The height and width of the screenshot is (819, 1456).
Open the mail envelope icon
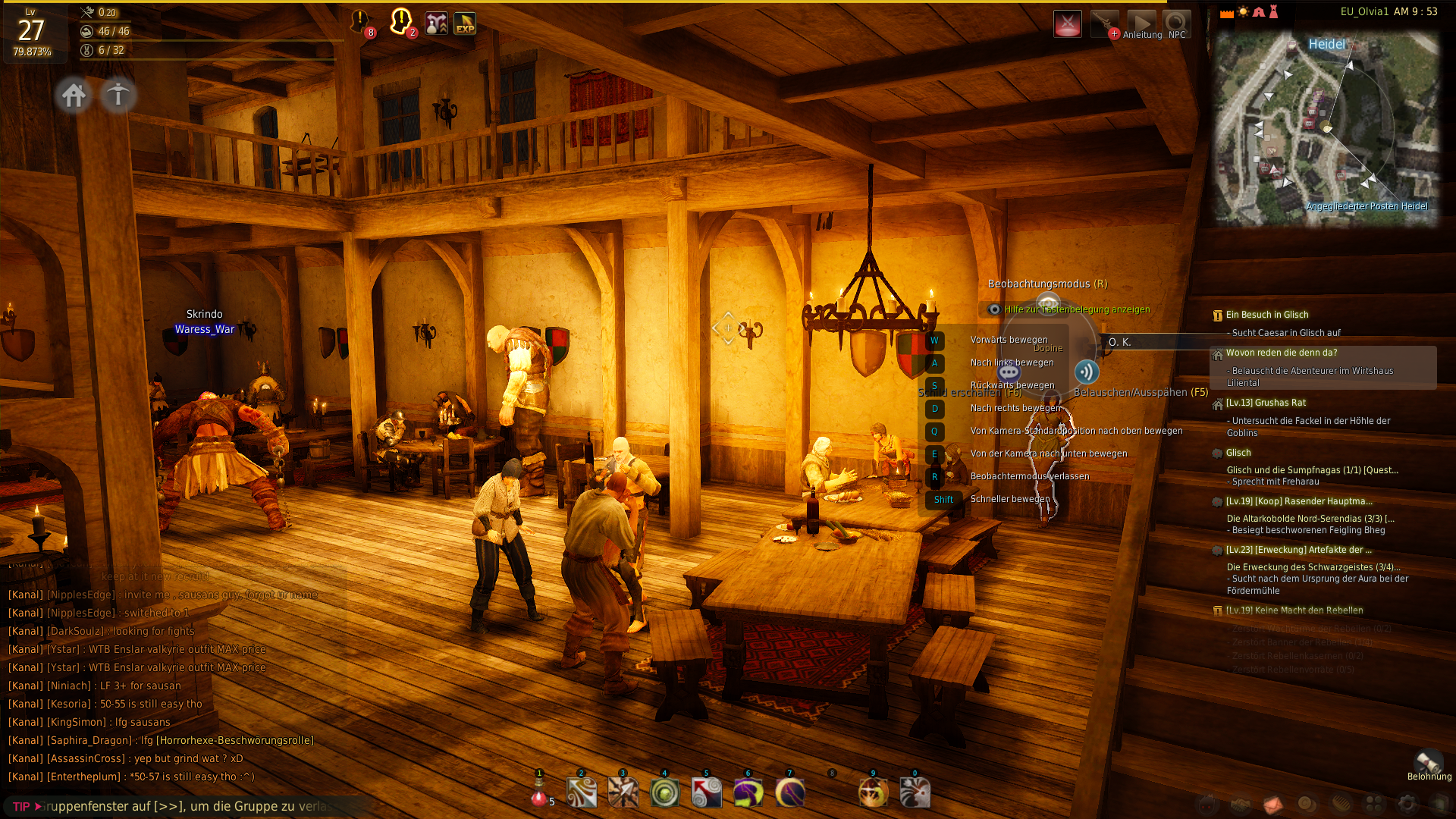coord(1274,804)
